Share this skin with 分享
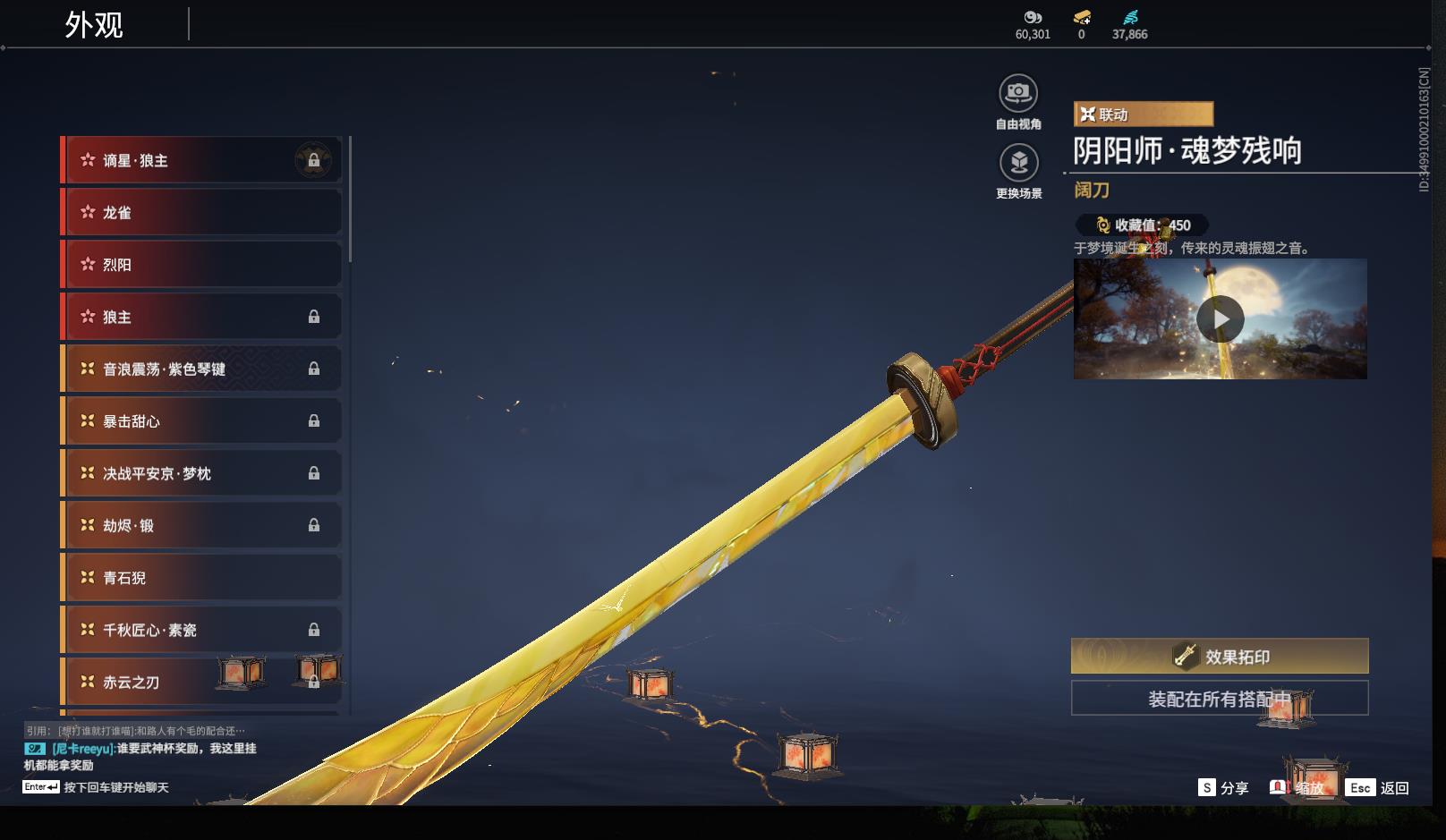Image resolution: width=1446 pixels, height=840 pixels. [1223, 787]
